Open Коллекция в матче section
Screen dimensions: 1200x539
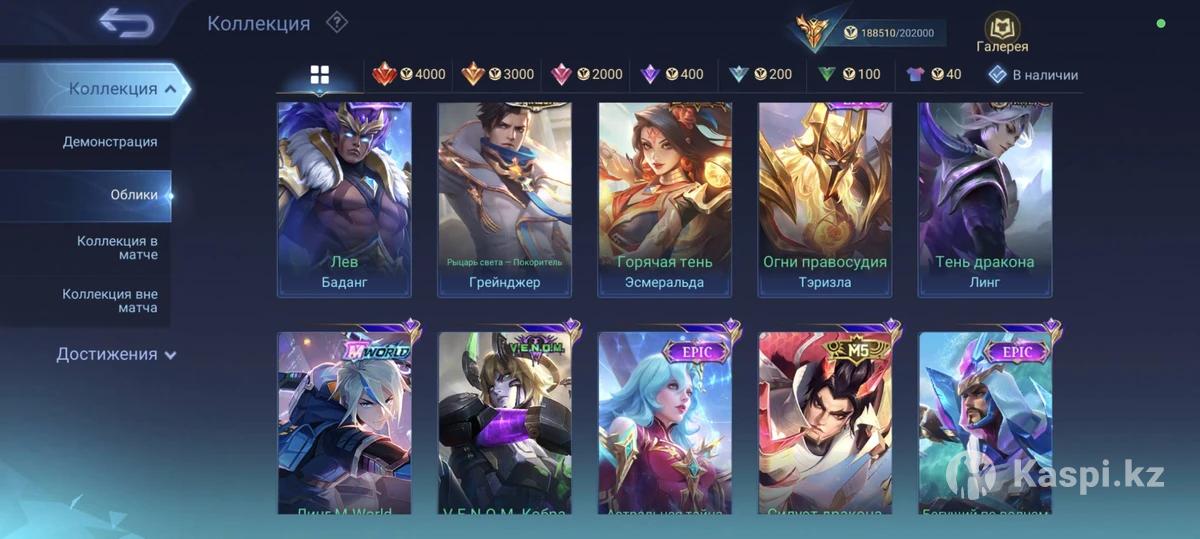point(117,248)
